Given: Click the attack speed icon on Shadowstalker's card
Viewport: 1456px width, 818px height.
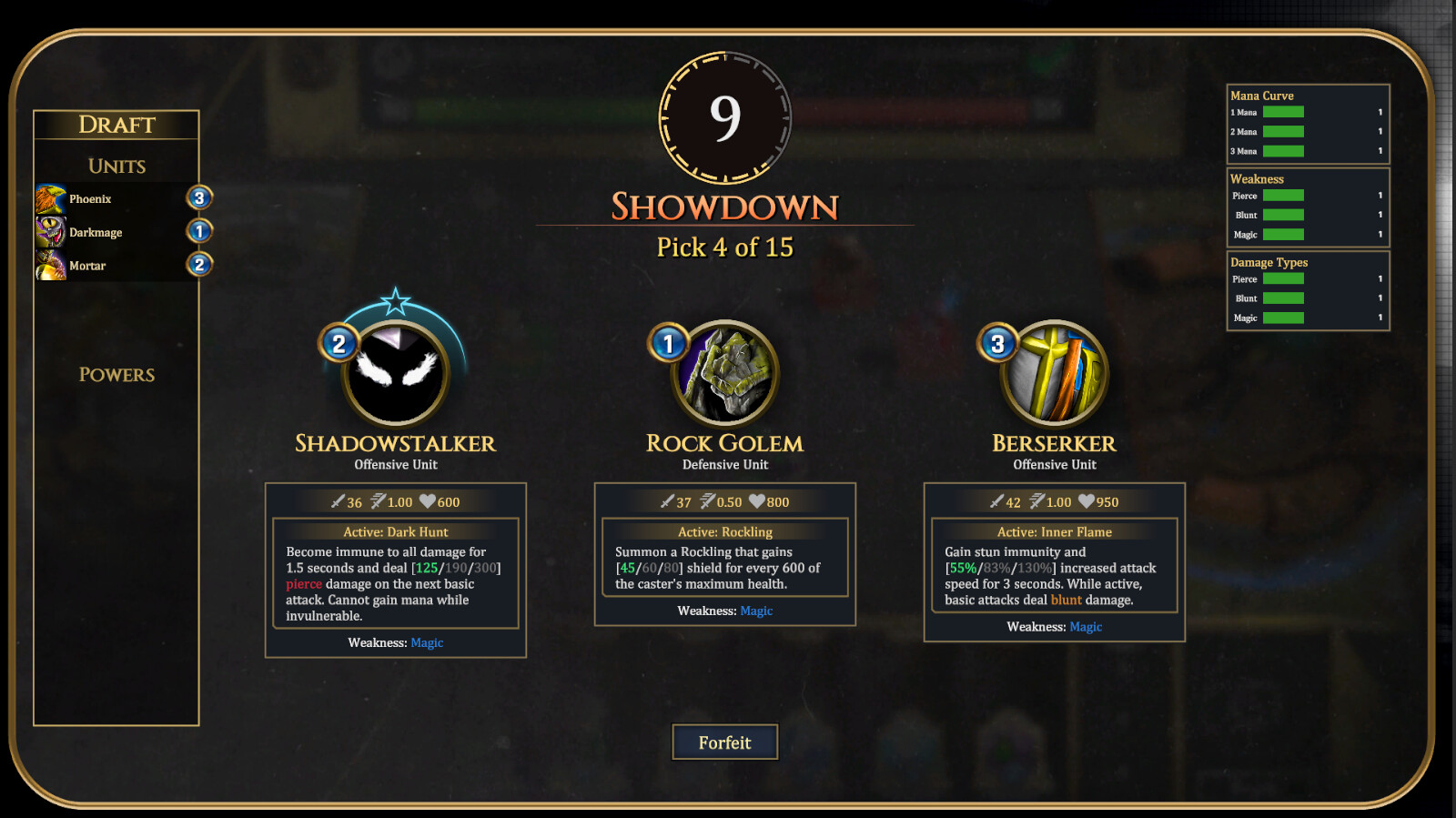Looking at the screenshot, I should pyautogui.click(x=377, y=501).
